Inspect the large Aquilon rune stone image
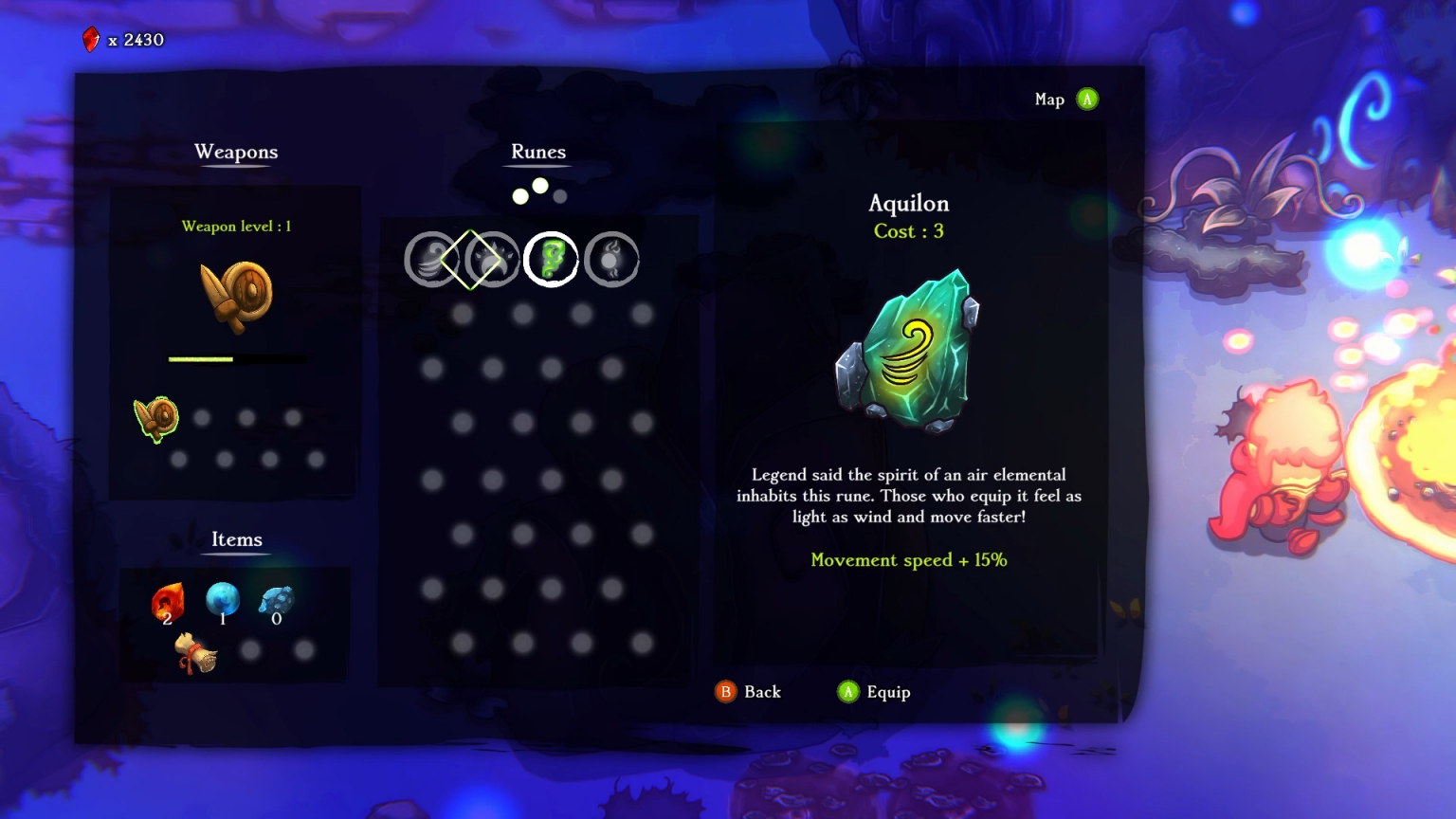The image size is (1456, 819). pyautogui.click(x=908, y=351)
